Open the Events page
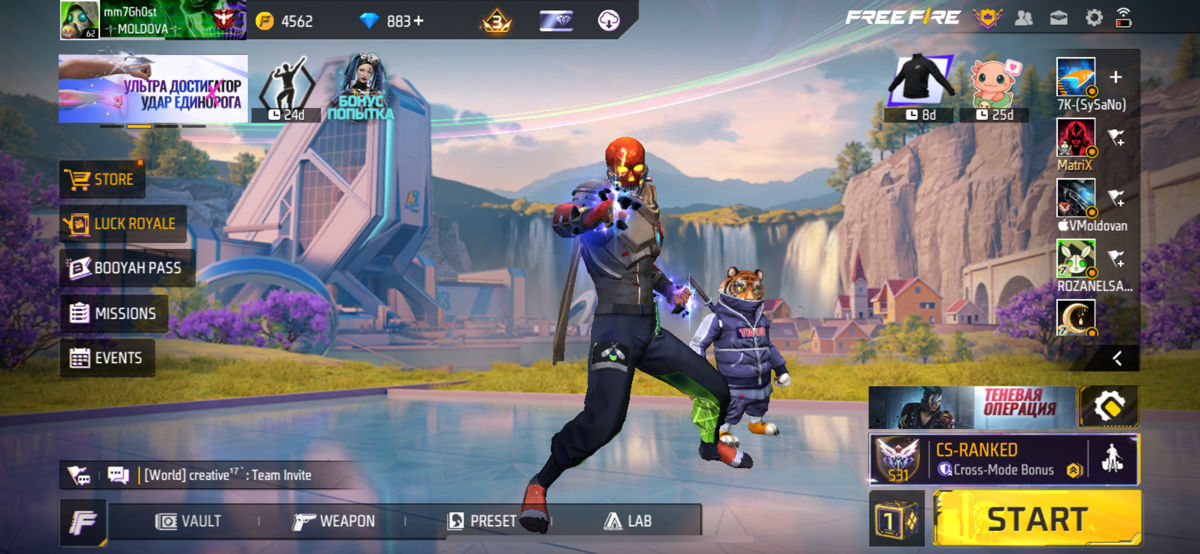Screen dimensions: 1200x554 [106, 358]
